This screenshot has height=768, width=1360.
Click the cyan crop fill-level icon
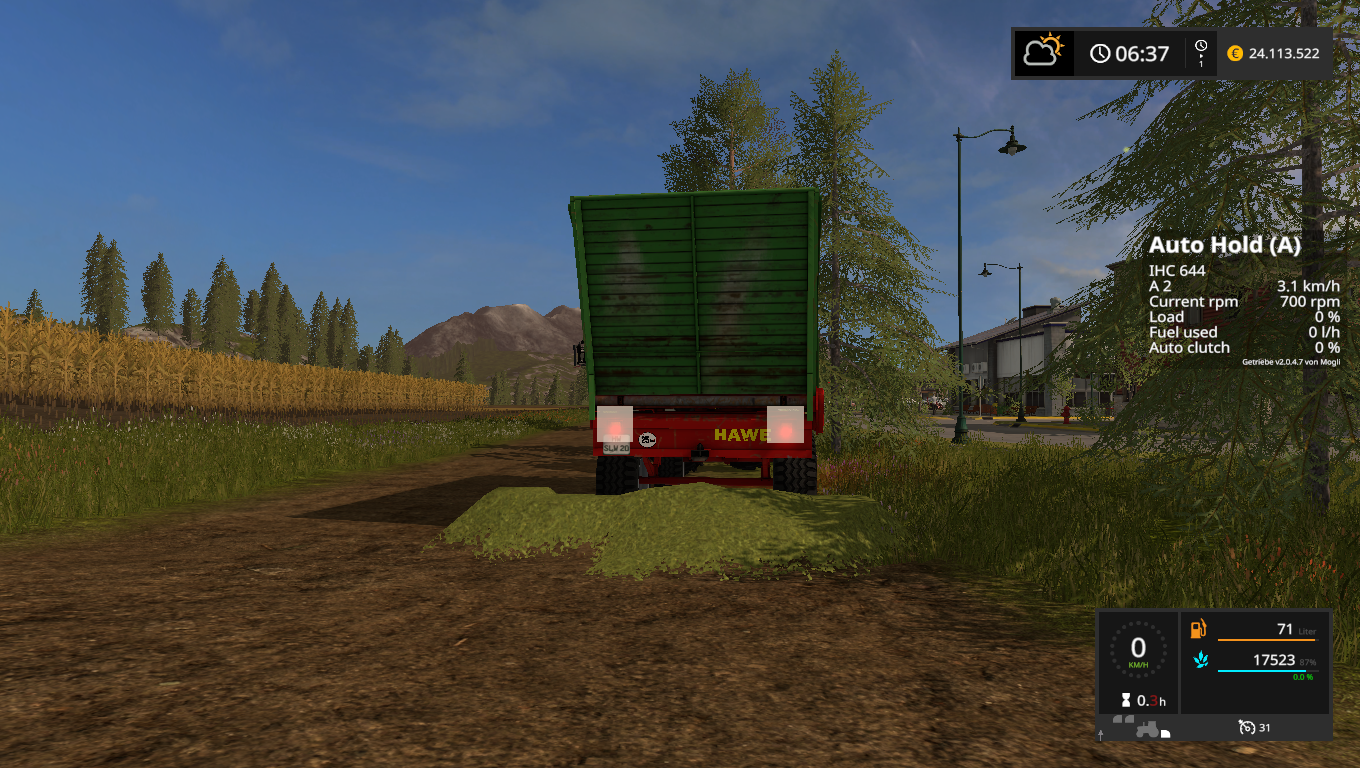pyautogui.click(x=1198, y=661)
